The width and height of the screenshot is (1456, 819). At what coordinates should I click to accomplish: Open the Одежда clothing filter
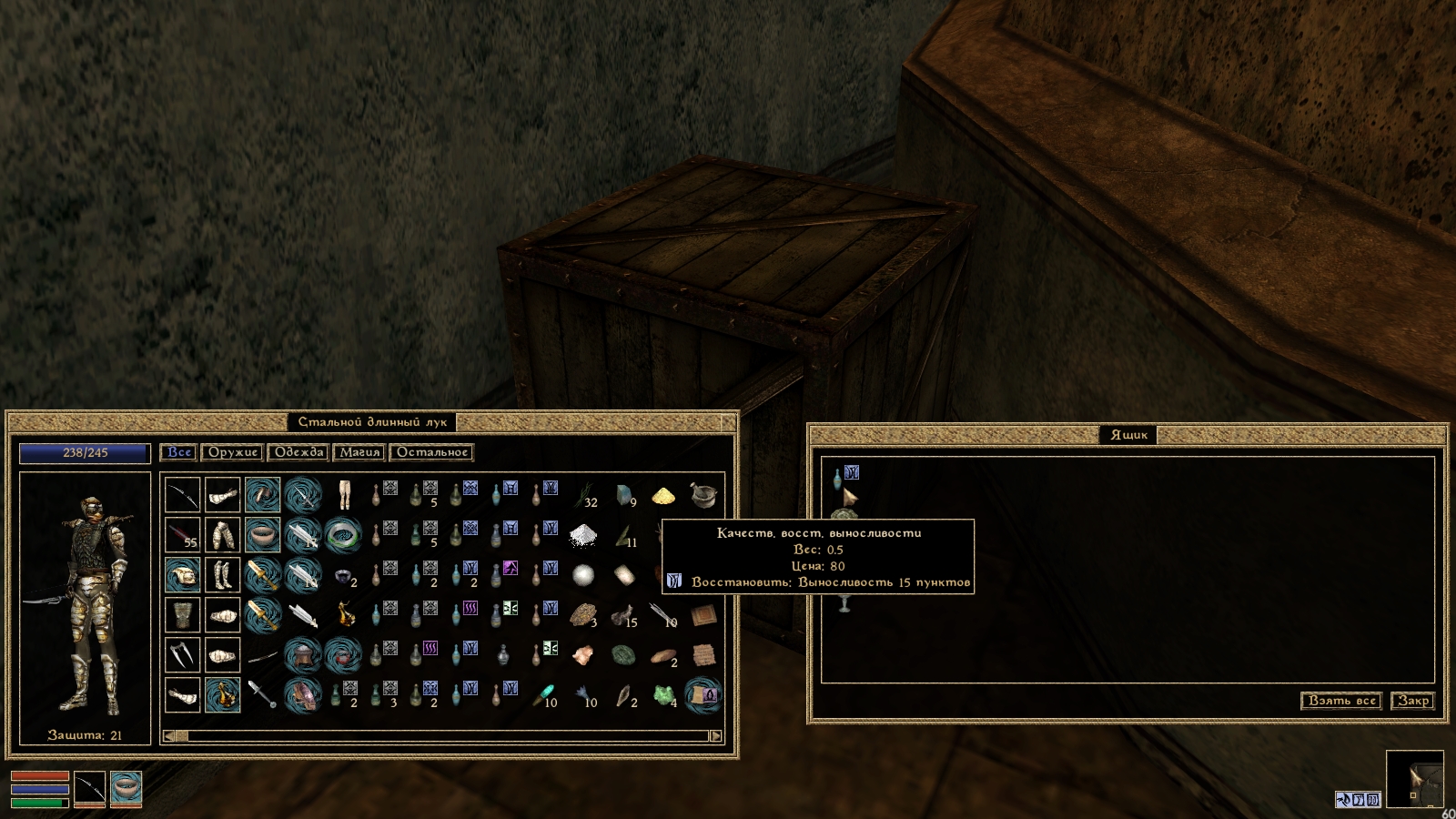coord(298,452)
